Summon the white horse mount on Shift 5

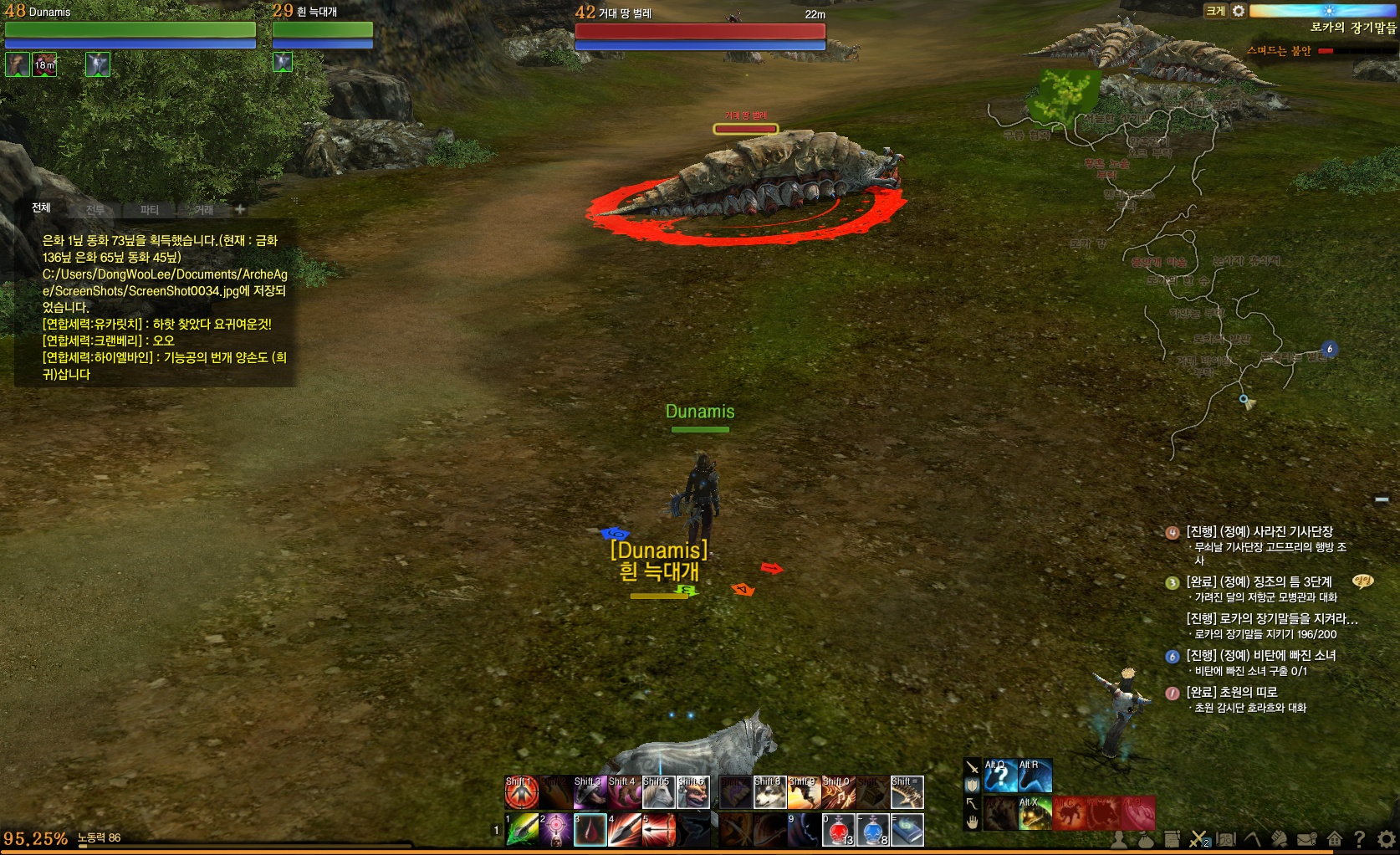tap(659, 792)
